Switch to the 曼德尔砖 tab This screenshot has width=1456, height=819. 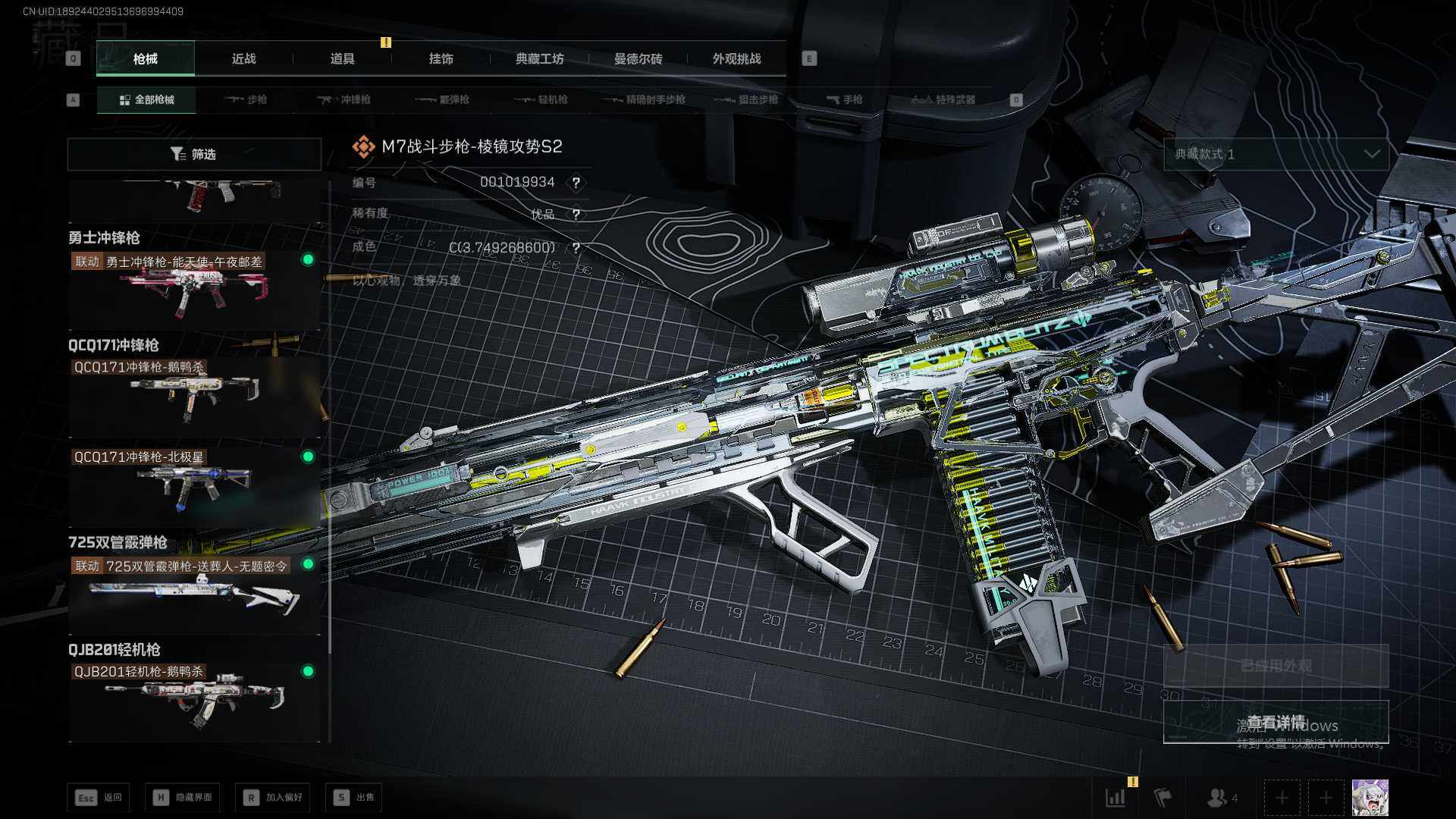point(638,59)
